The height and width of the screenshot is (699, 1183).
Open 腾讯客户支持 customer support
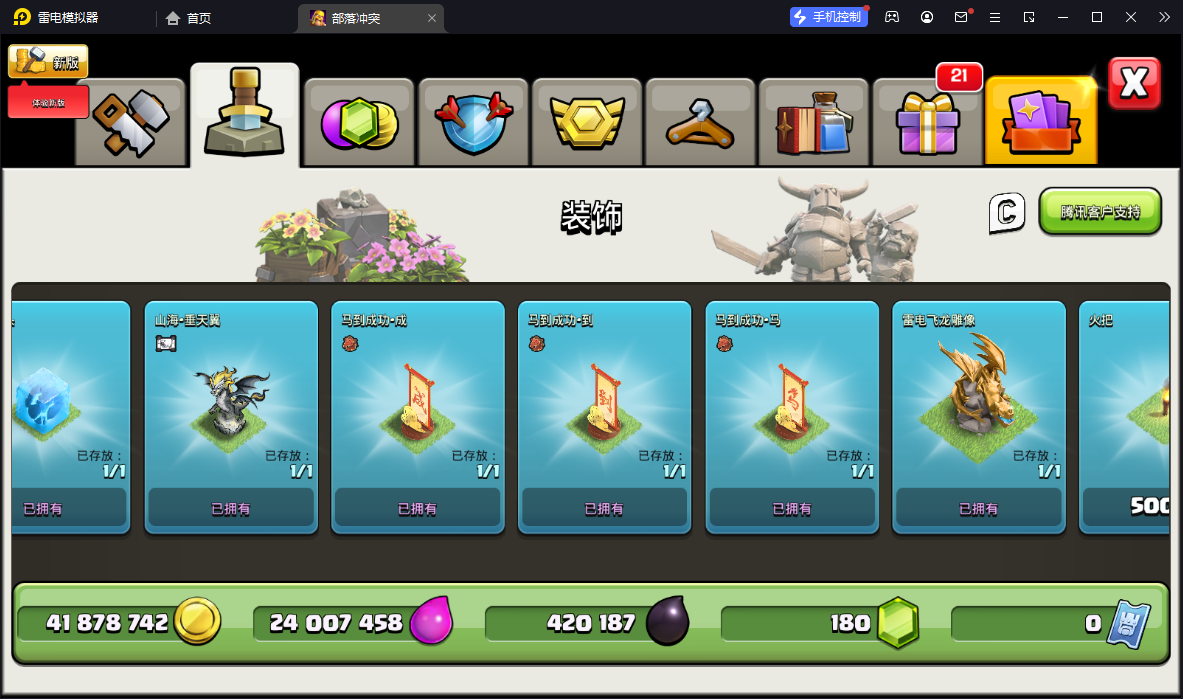[1100, 212]
